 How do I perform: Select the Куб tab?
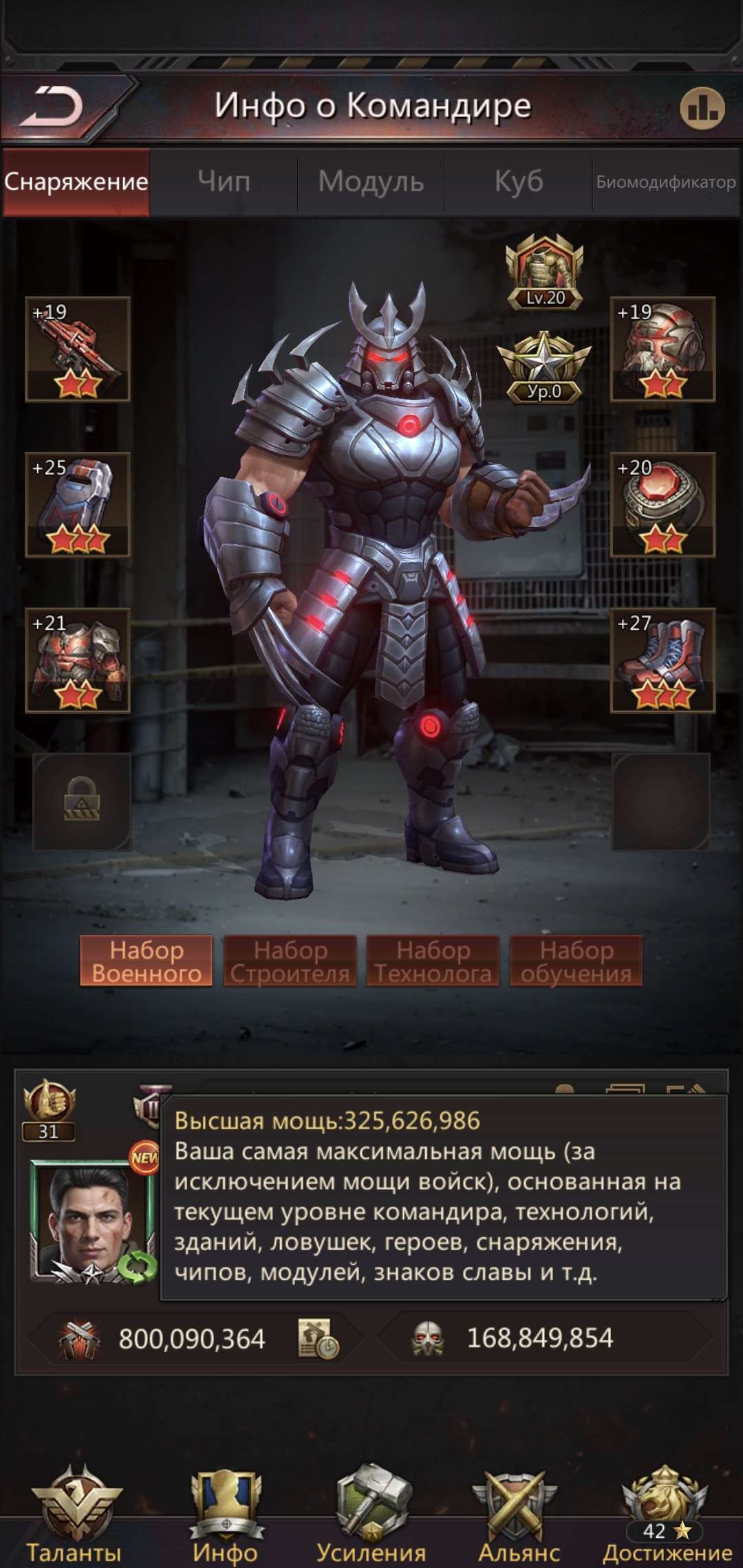click(x=519, y=182)
